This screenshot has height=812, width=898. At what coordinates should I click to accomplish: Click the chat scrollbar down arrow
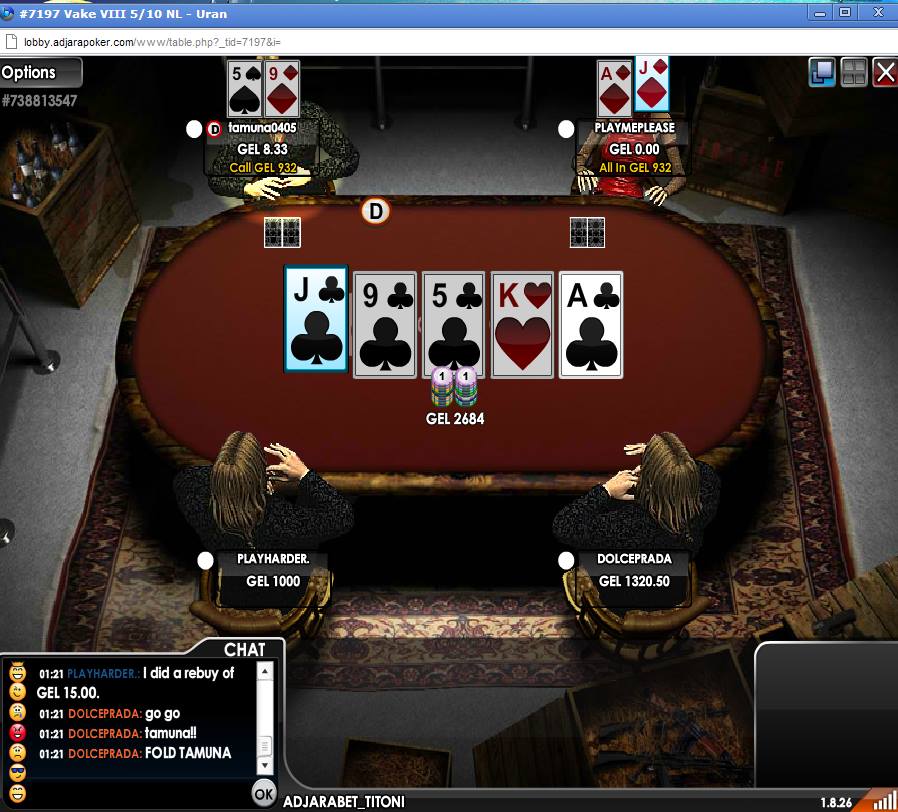pos(265,765)
